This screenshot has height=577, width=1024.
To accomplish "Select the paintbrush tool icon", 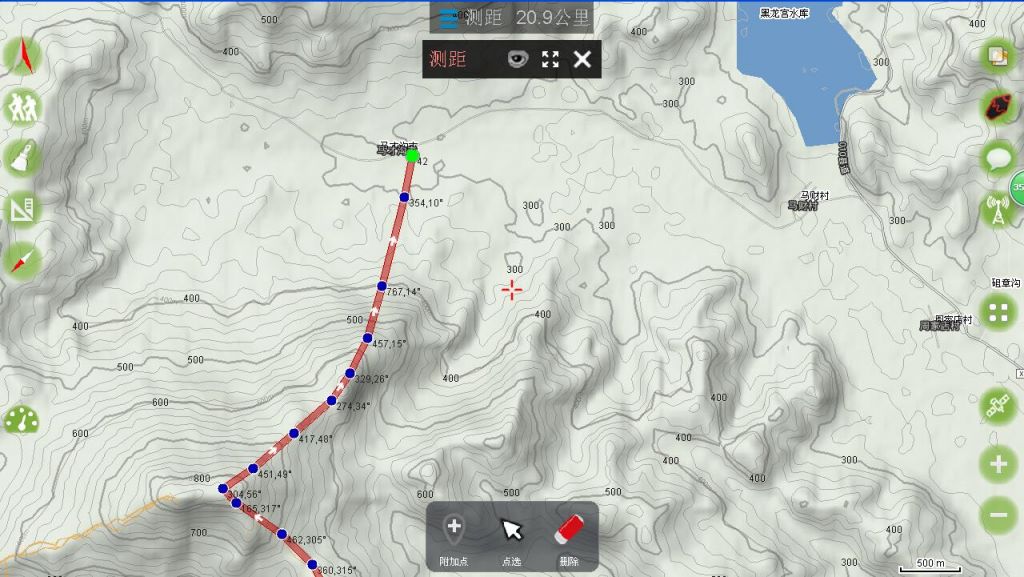I will click(23, 157).
